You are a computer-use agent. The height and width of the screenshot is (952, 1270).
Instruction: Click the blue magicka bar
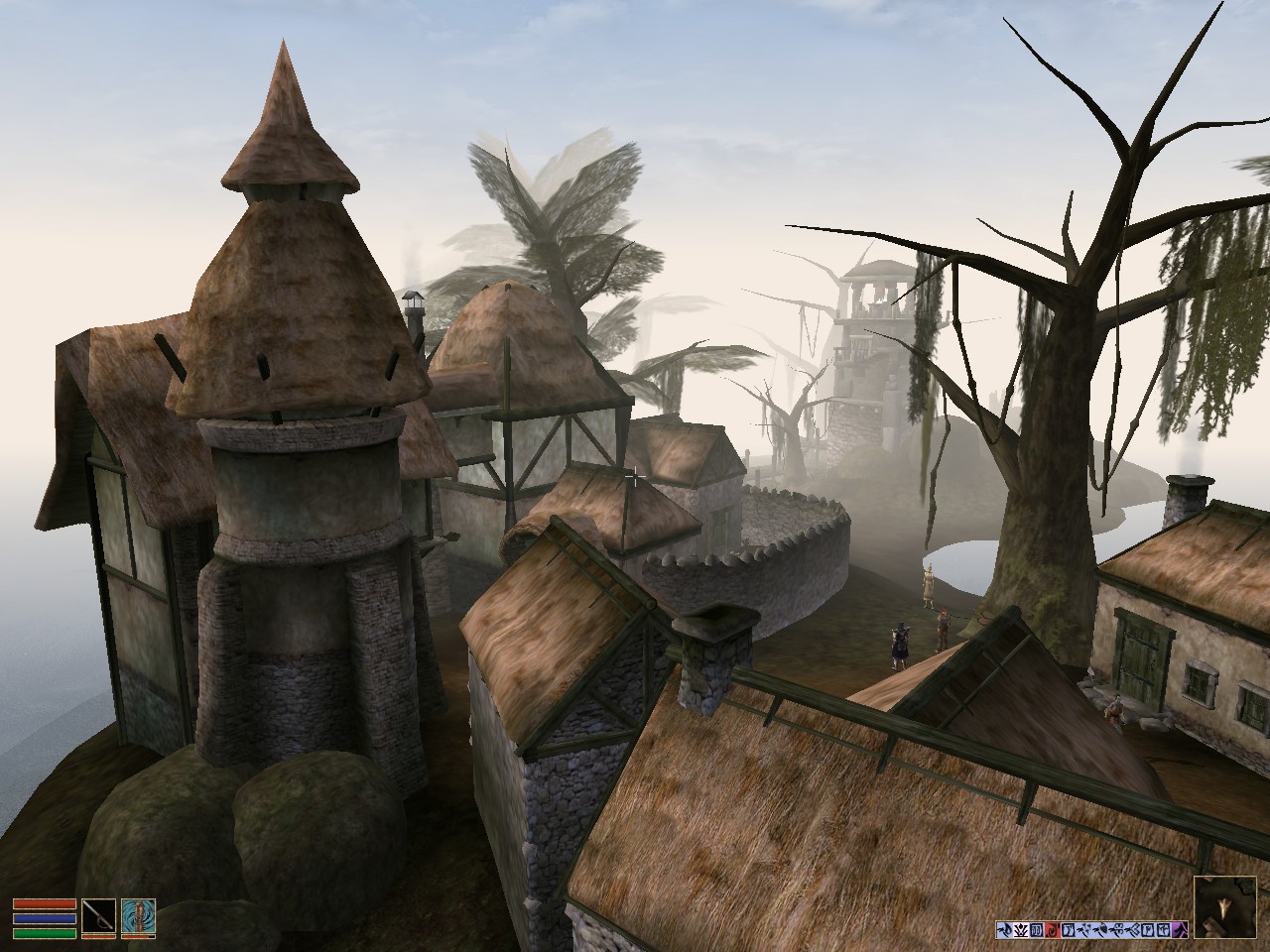click(46, 918)
